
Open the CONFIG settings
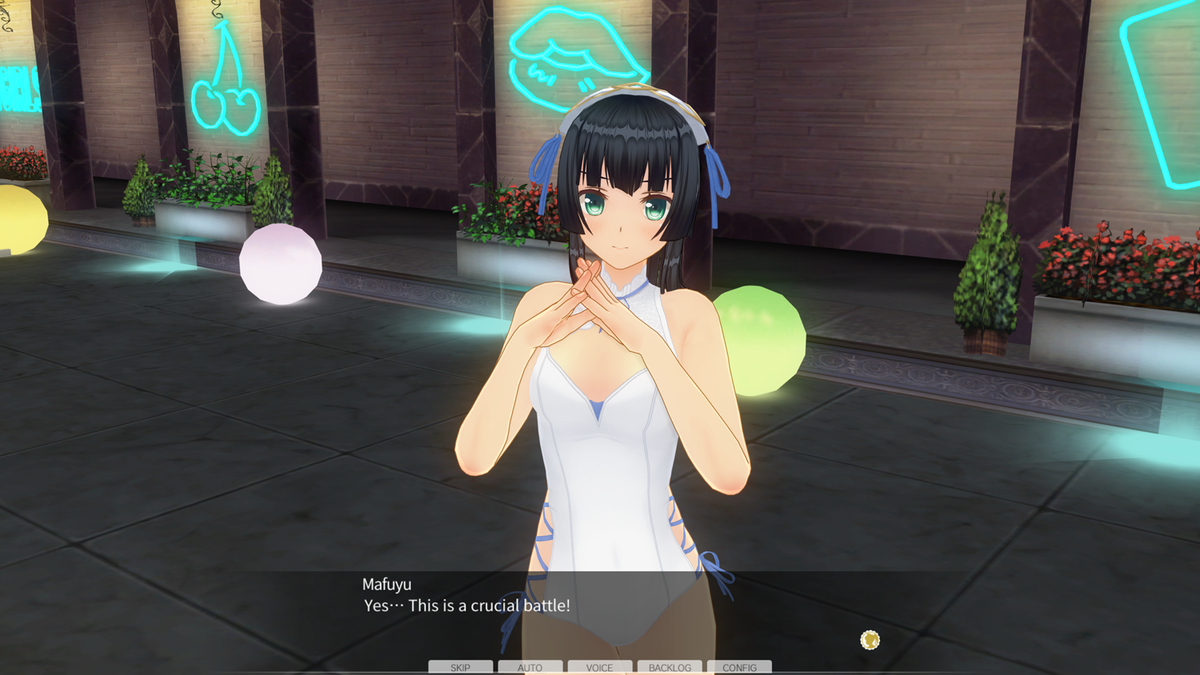point(739,667)
